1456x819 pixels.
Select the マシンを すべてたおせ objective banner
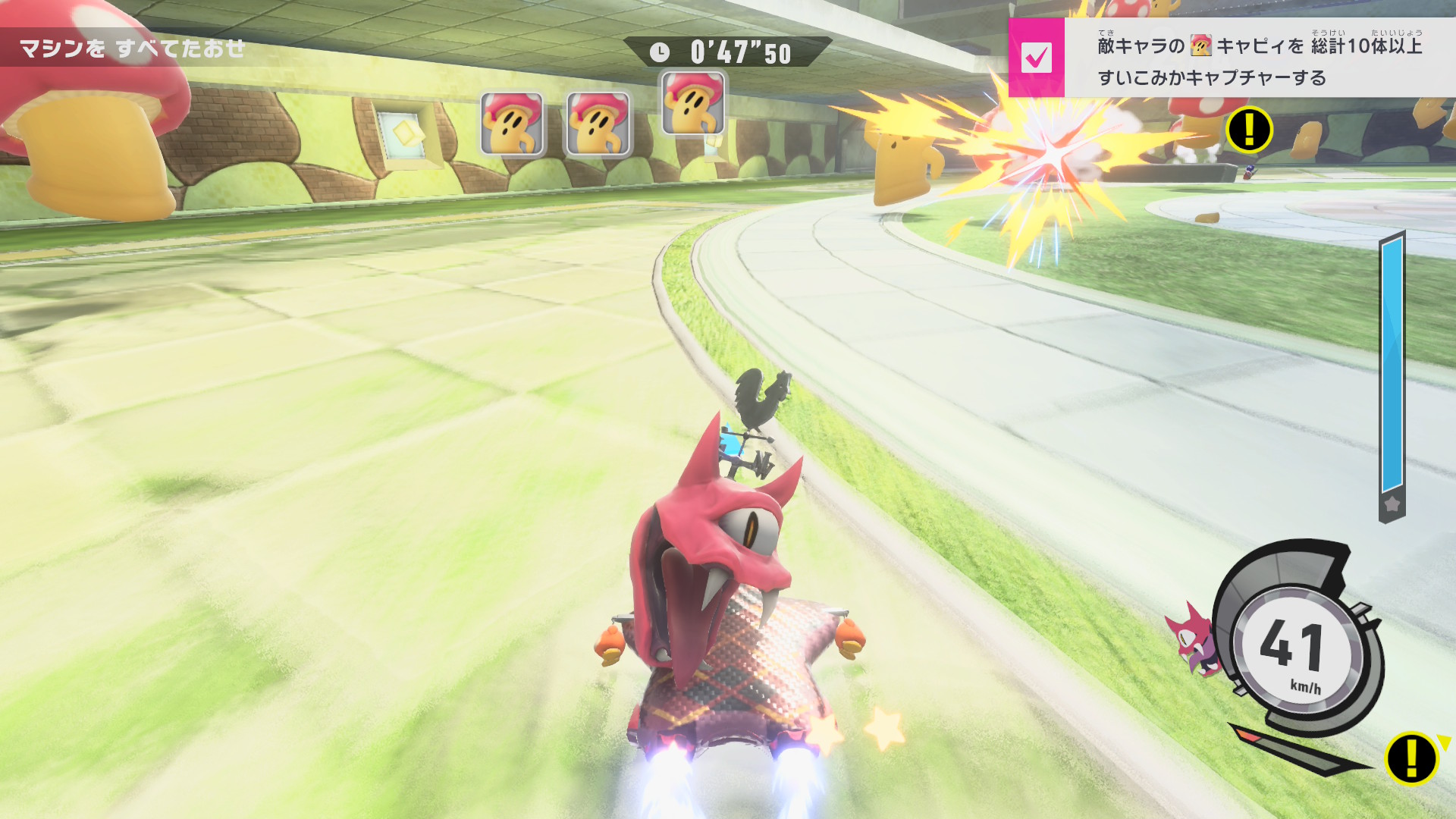click(x=133, y=49)
